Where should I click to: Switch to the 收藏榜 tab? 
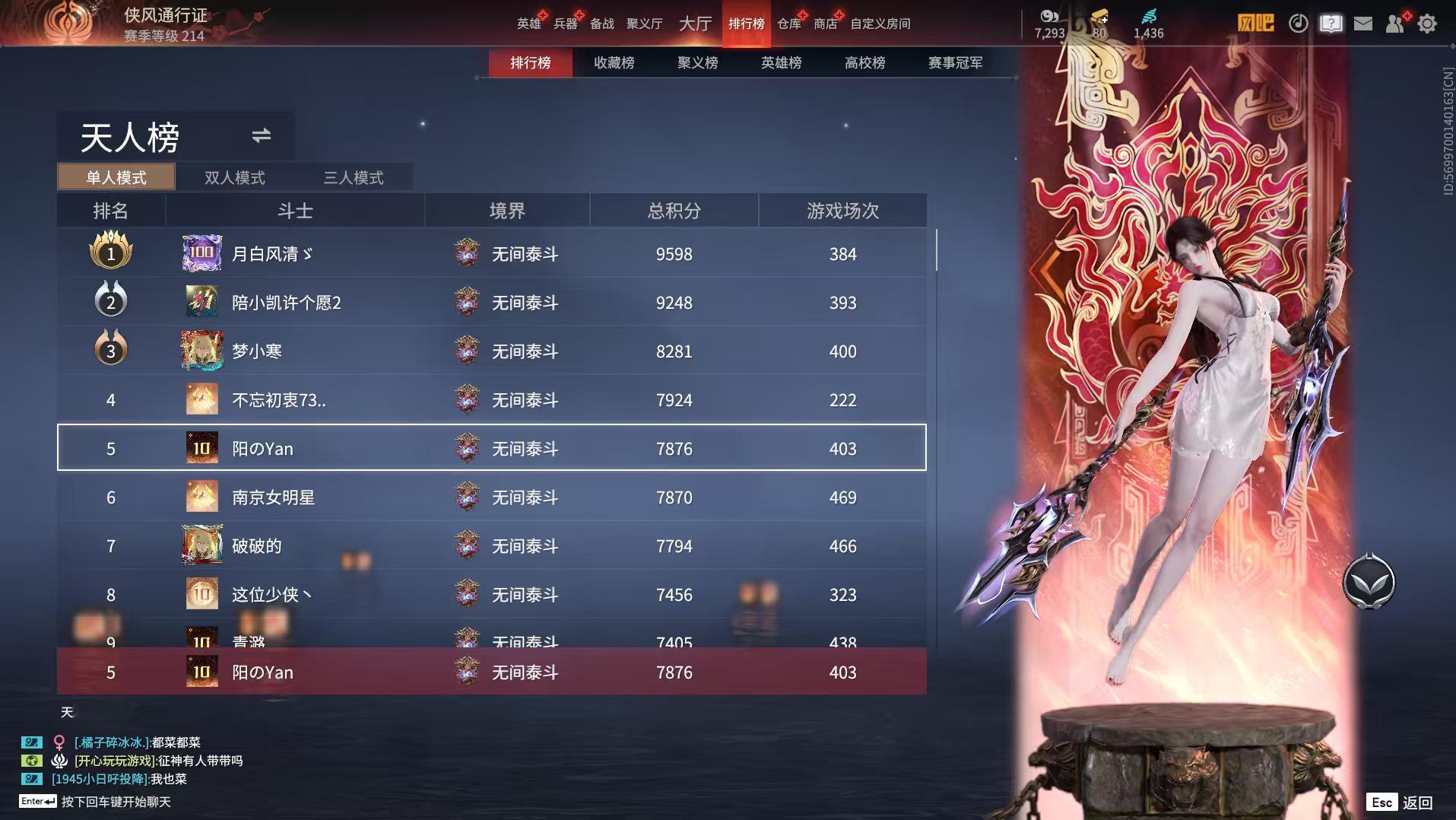click(x=613, y=62)
